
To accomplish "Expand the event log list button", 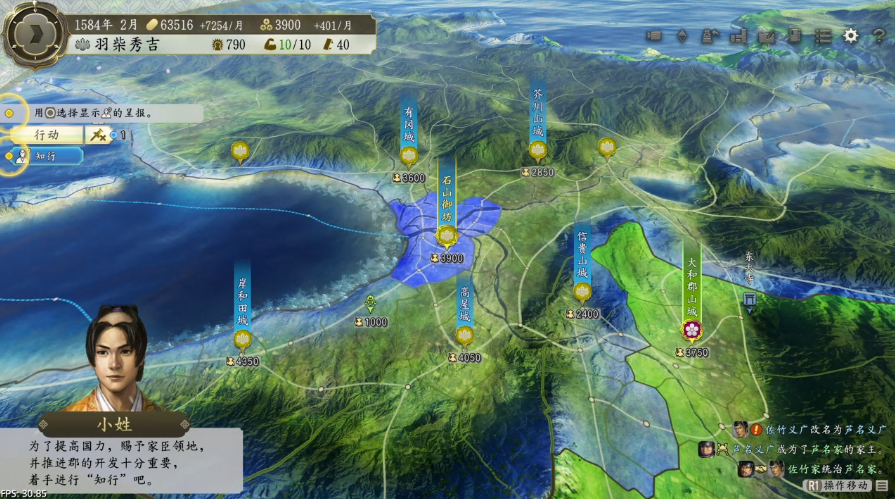I will click(881, 485).
